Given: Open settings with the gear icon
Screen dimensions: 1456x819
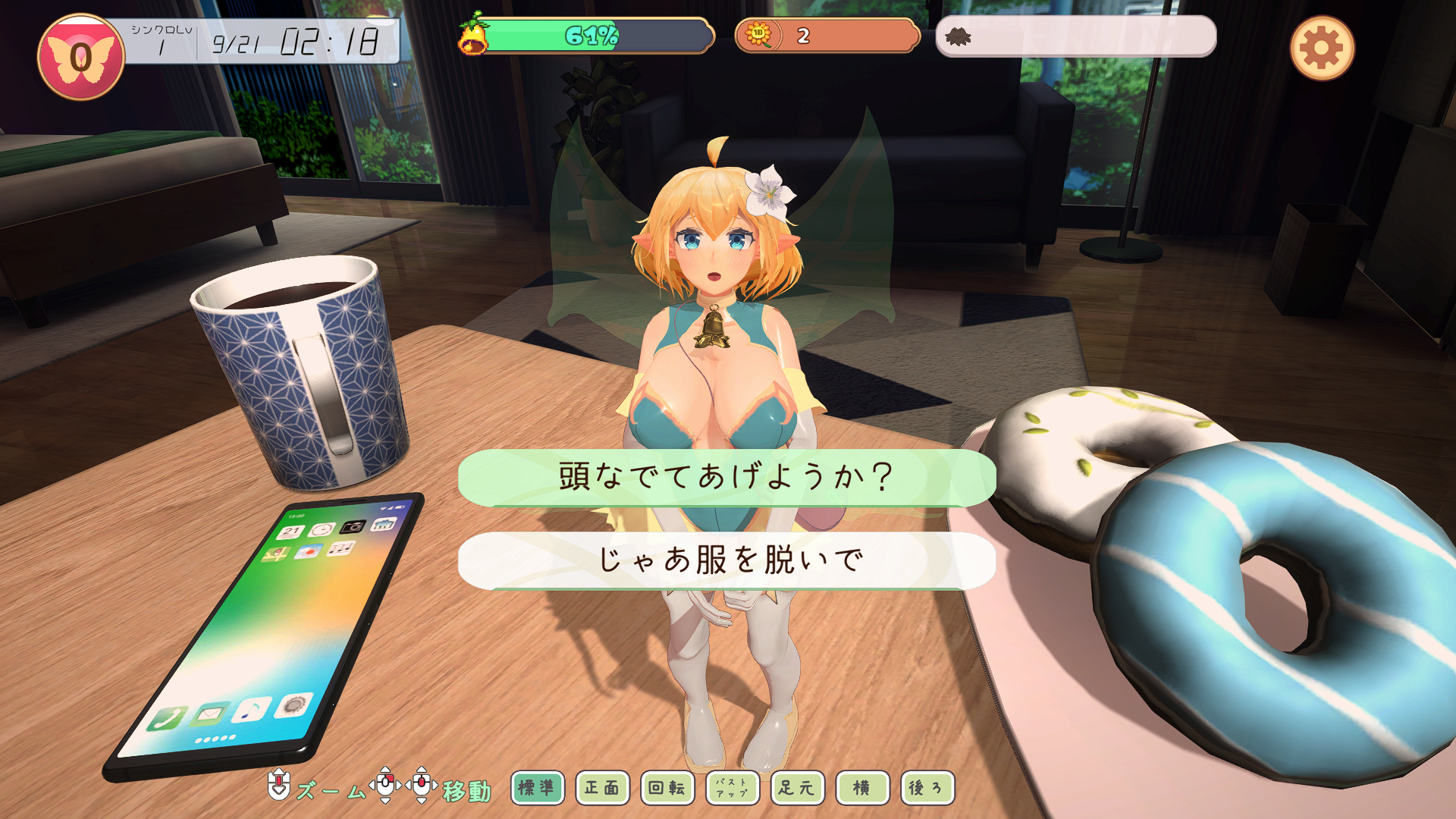Looking at the screenshot, I should (x=1321, y=49).
